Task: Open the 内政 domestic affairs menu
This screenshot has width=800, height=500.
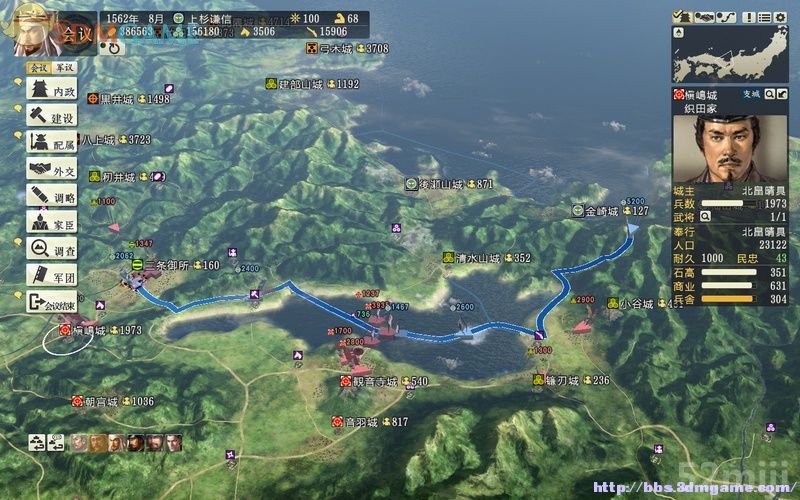Action: coord(52,91)
